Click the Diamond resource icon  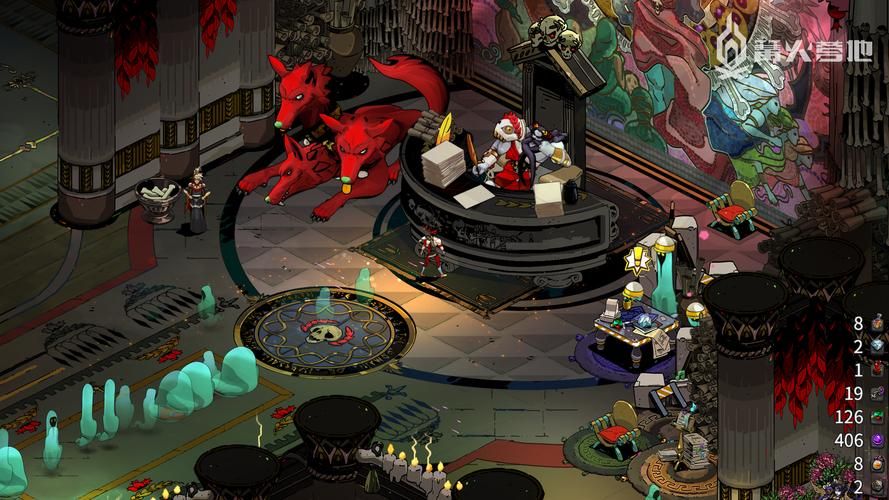point(877,345)
